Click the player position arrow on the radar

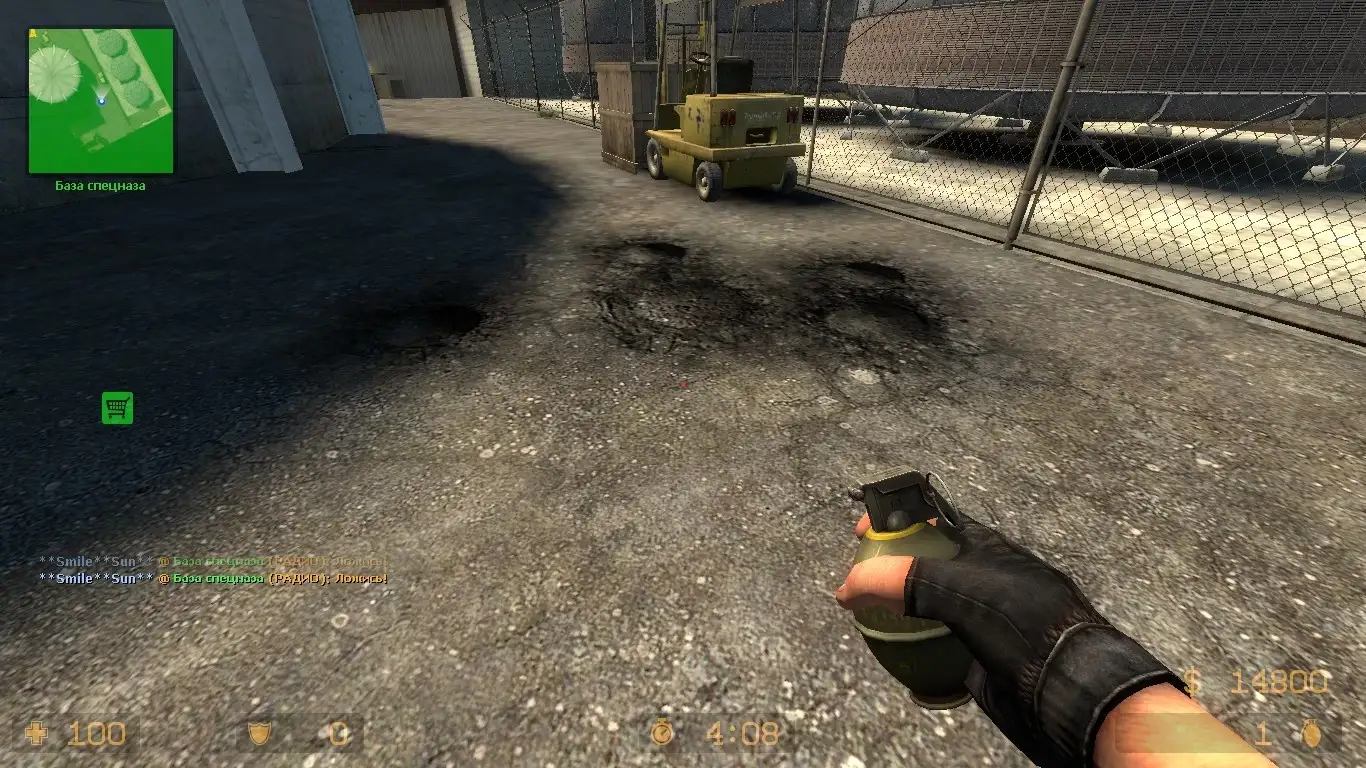coord(100,100)
